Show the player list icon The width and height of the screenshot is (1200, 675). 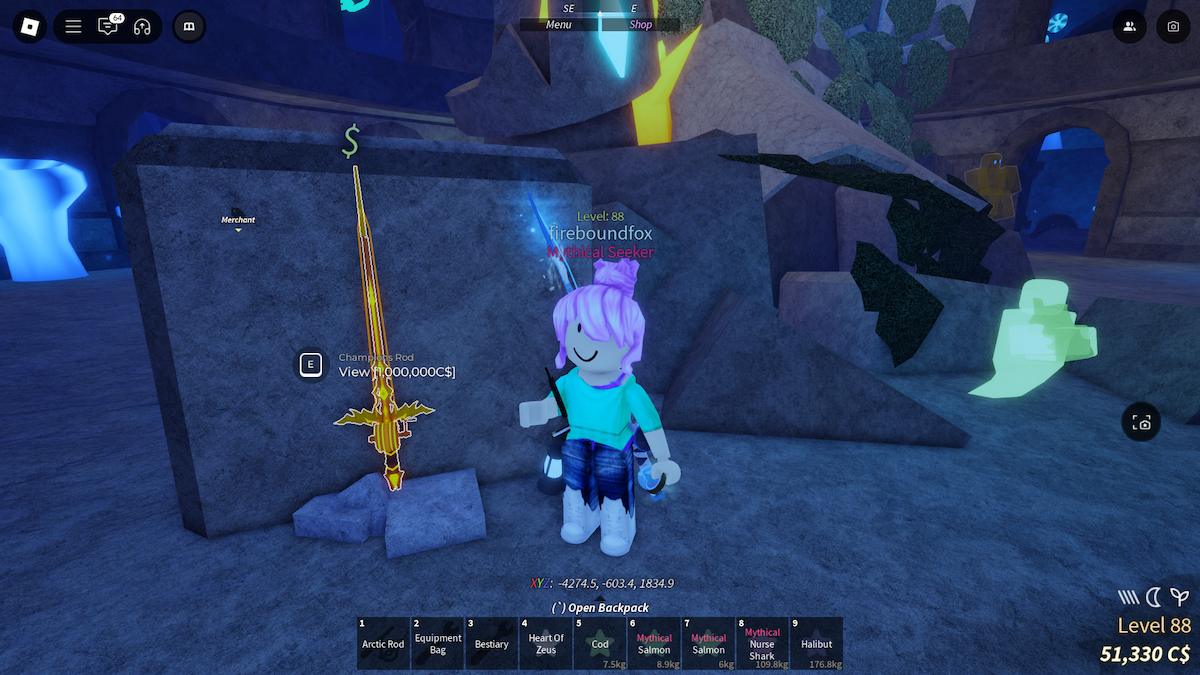pyautogui.click(x=1130, y=27)
